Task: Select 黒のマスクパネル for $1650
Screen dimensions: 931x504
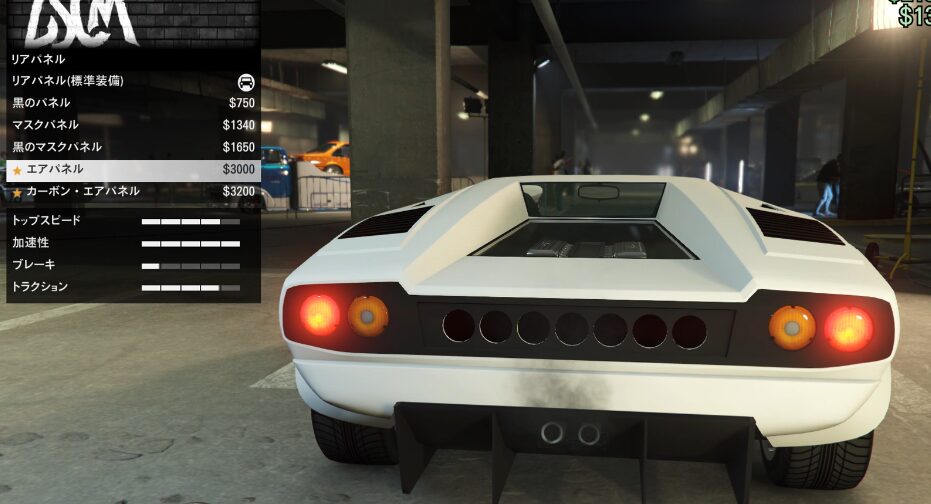Action: 130,147
